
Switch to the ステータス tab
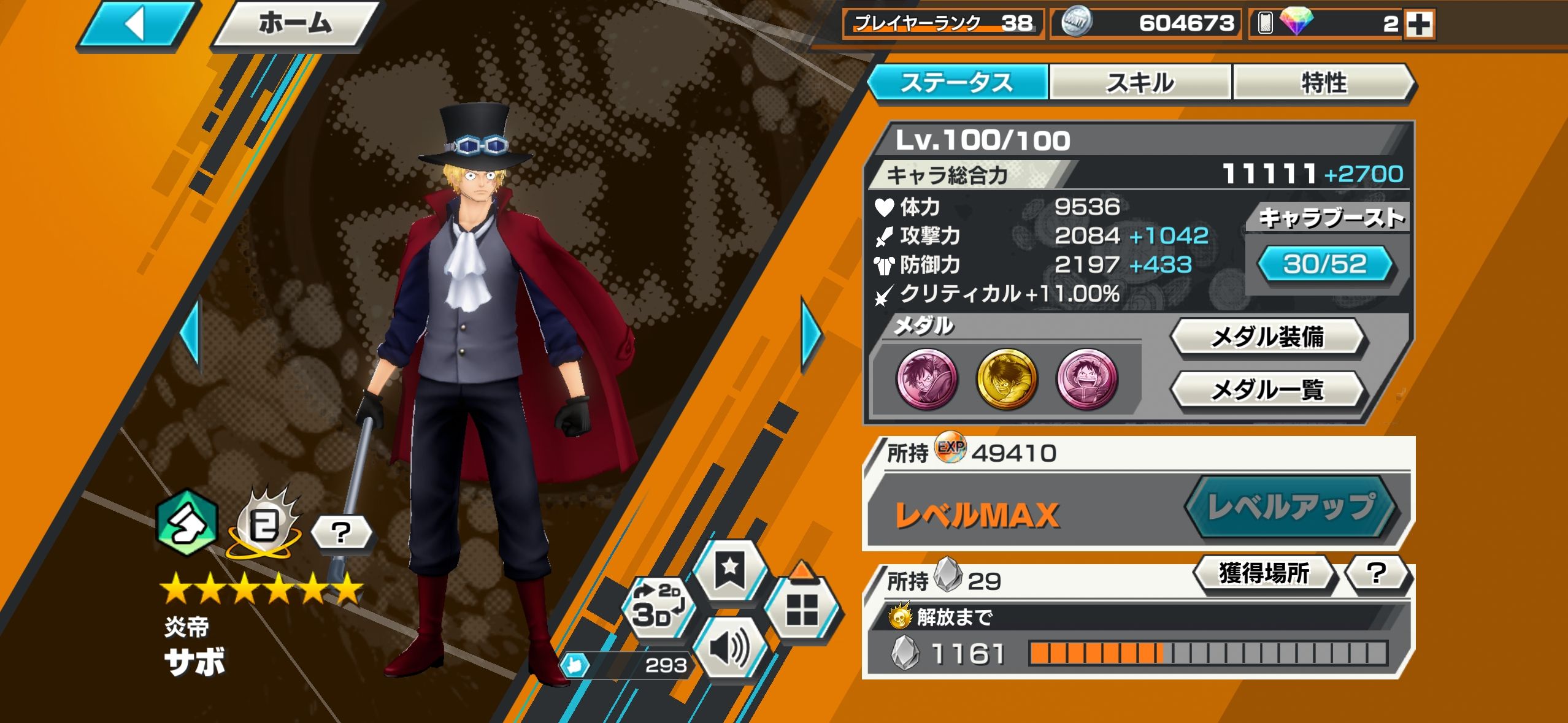[956, 82]
